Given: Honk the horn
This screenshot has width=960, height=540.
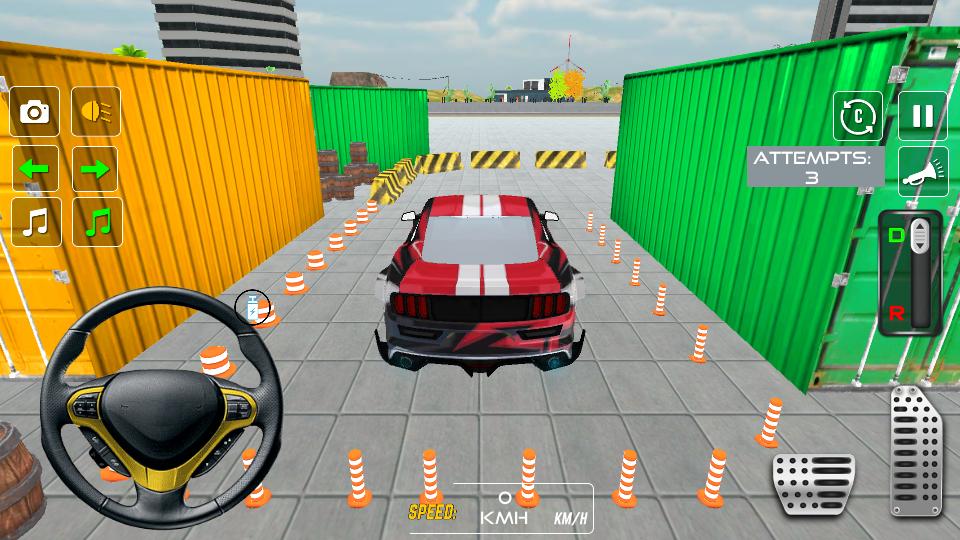Looking at the screenshot, I should tap(922, 172).
